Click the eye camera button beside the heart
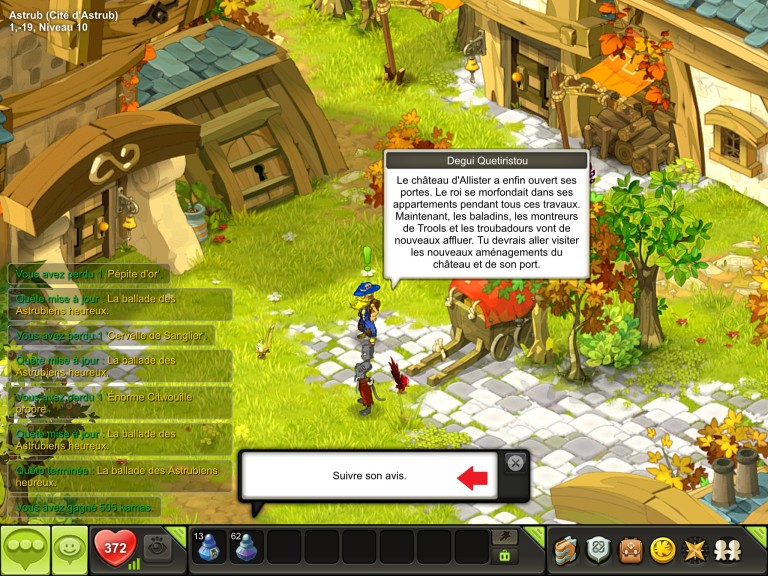This screenshot has width=768, height=576. 157,547
